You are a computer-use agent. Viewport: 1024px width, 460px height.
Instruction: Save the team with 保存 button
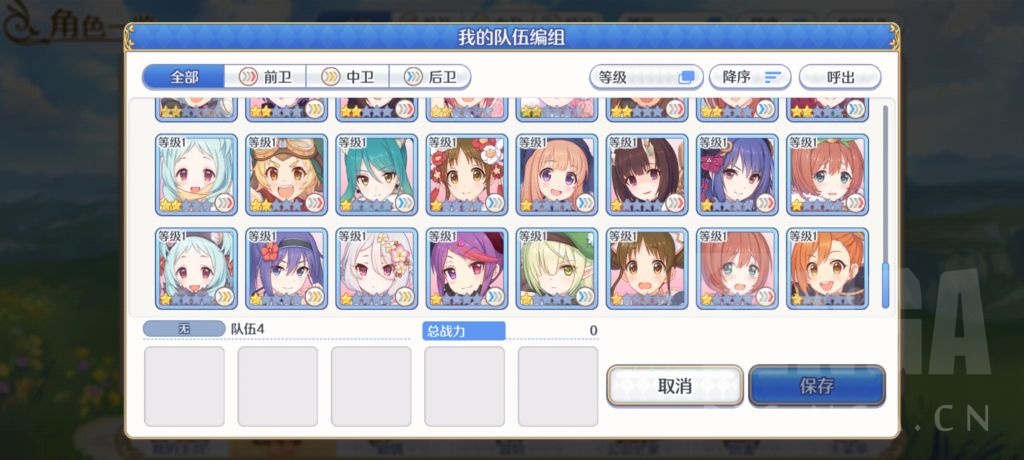click(816, 386)
